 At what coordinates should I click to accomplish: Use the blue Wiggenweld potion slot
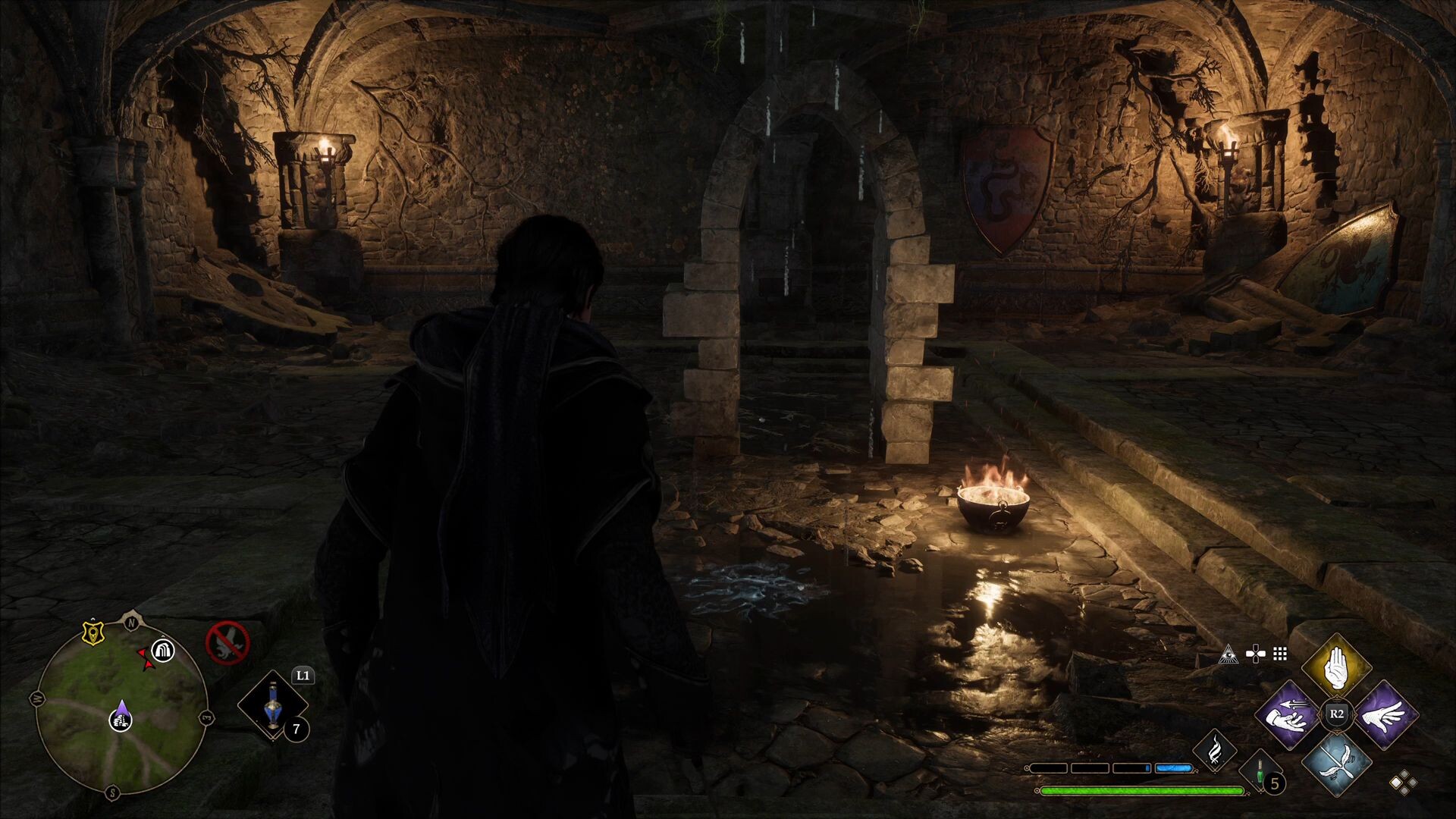pyautogui.click(x=273, y=705)
